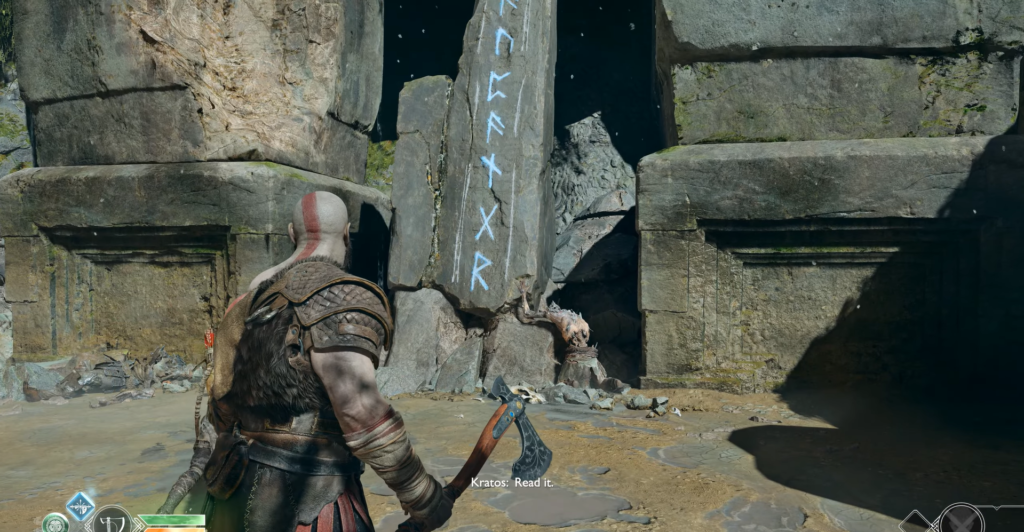Click the green circular talisman icon
The image size is (1024, 532).
(x=55, y=524)
